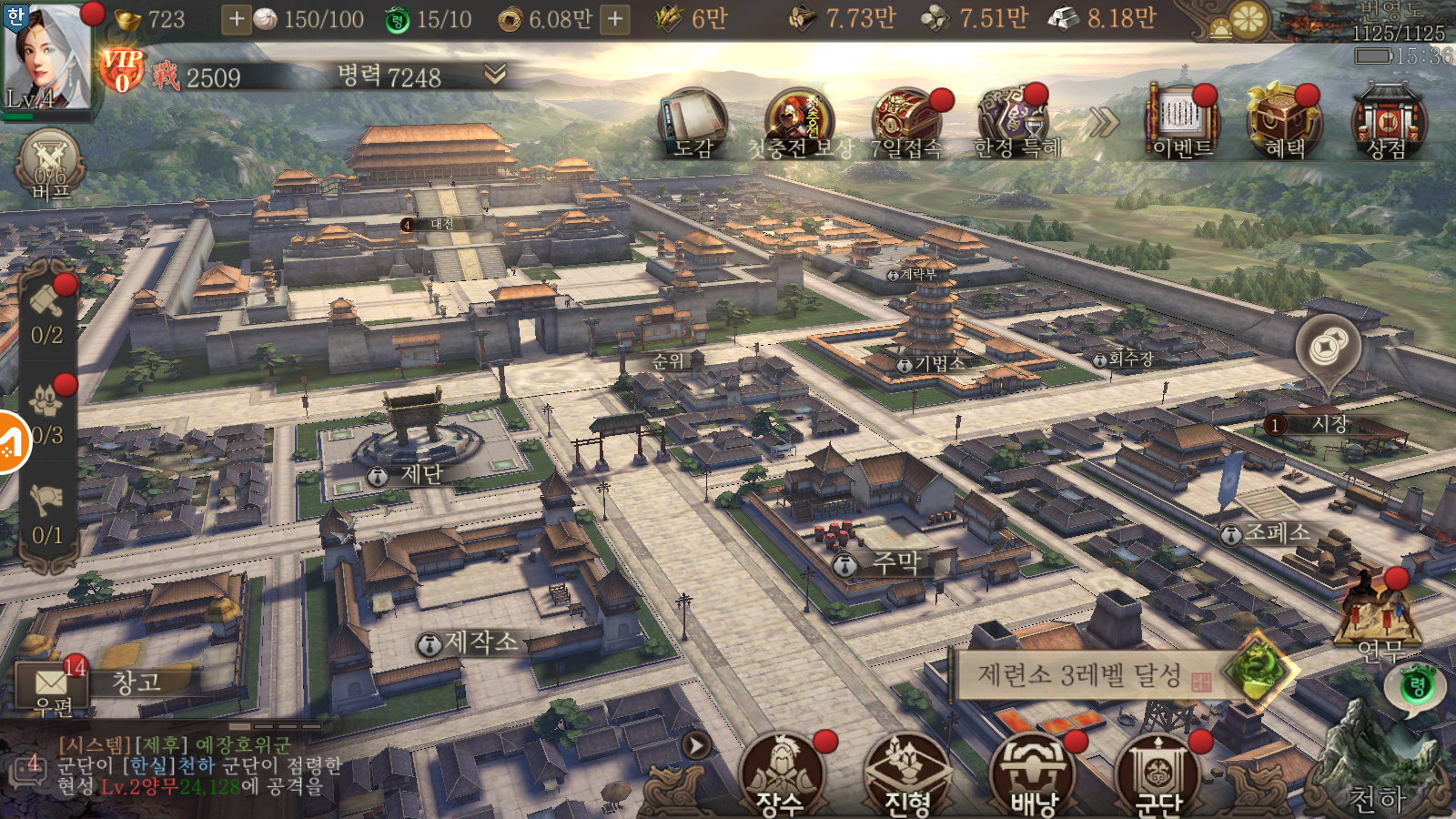Open the 배낭 backpack menu
Viewport: 1456px width, 819px height.
tap(1034, 773)
